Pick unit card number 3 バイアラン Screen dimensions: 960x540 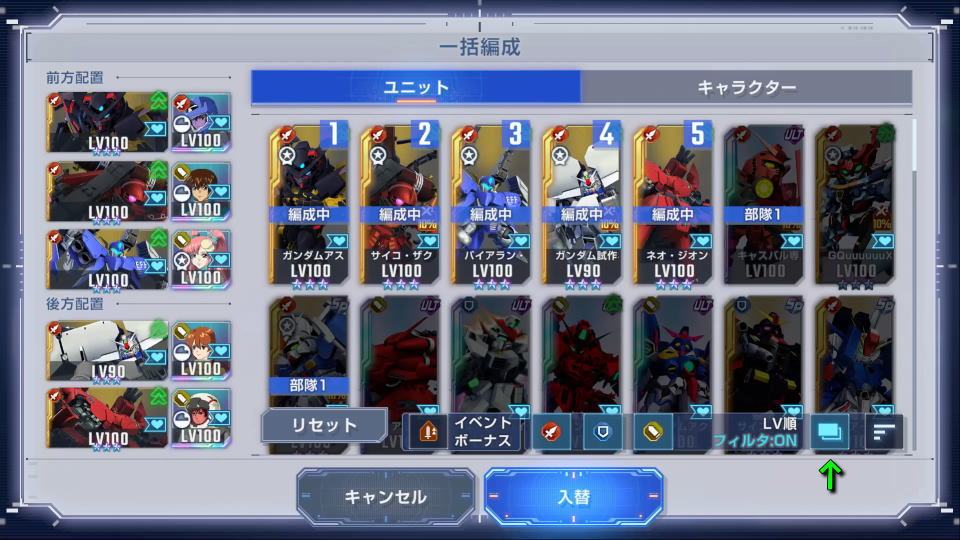[x=492, y=205]
